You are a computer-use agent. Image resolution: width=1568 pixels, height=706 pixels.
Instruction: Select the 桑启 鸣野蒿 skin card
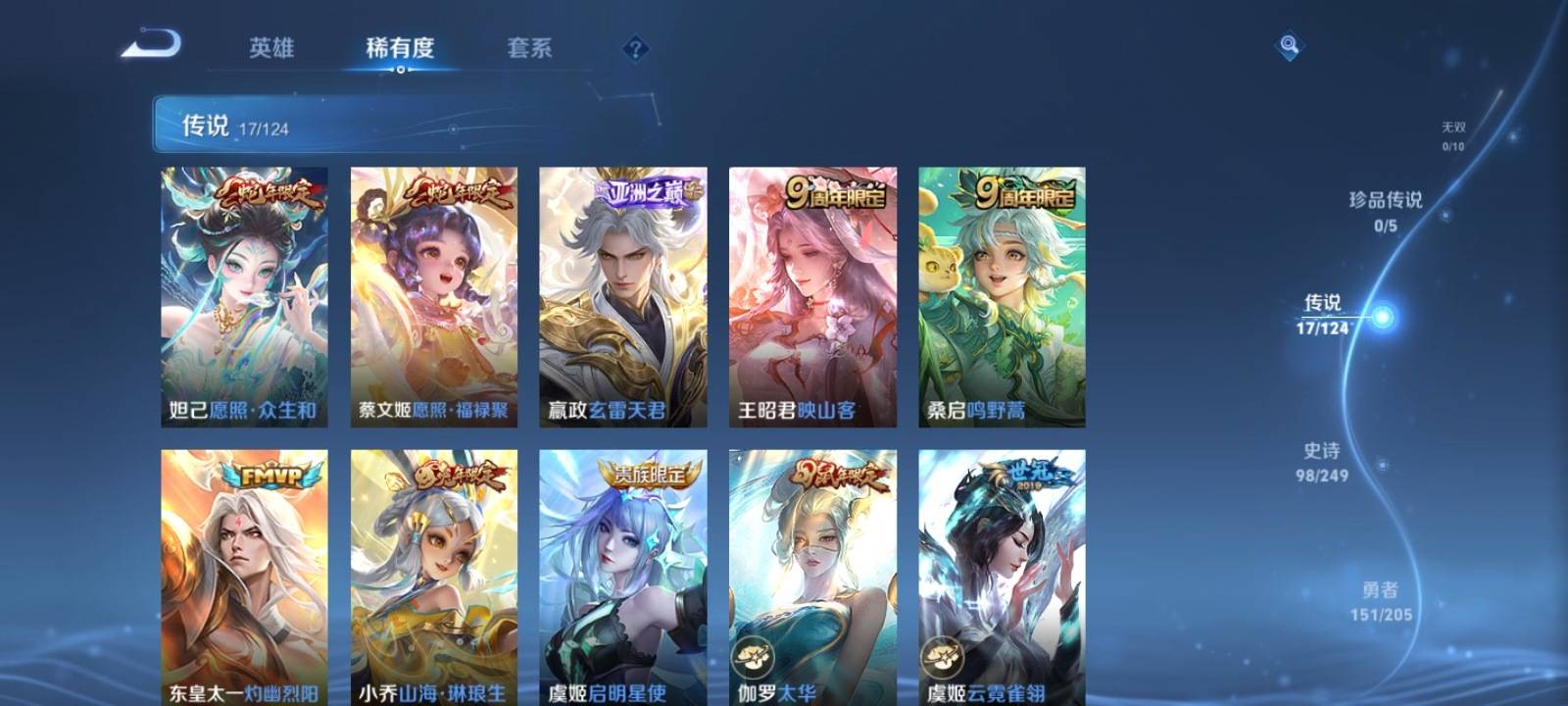[1002, 296]
